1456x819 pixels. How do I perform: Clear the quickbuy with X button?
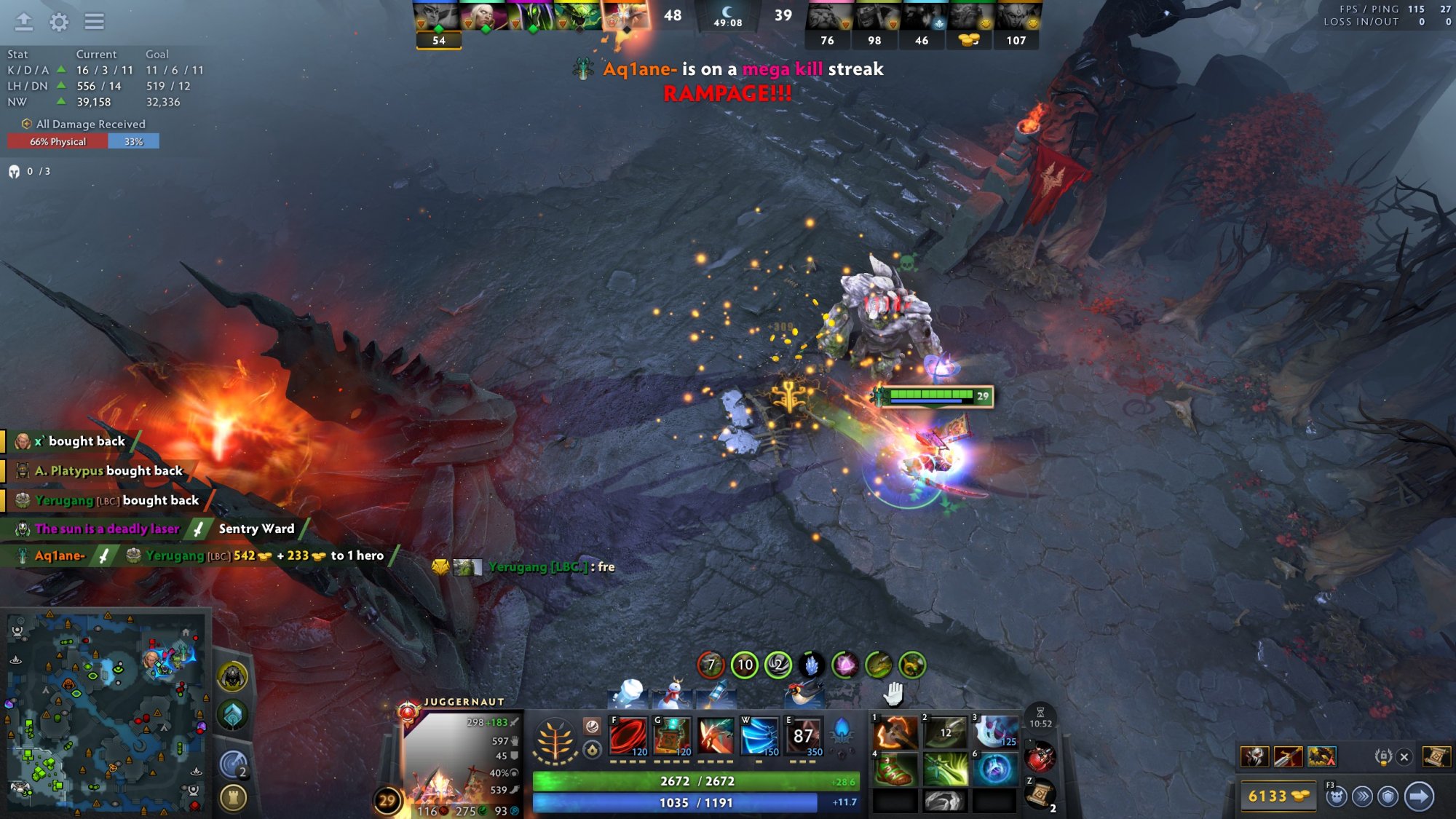point(1404,757)
